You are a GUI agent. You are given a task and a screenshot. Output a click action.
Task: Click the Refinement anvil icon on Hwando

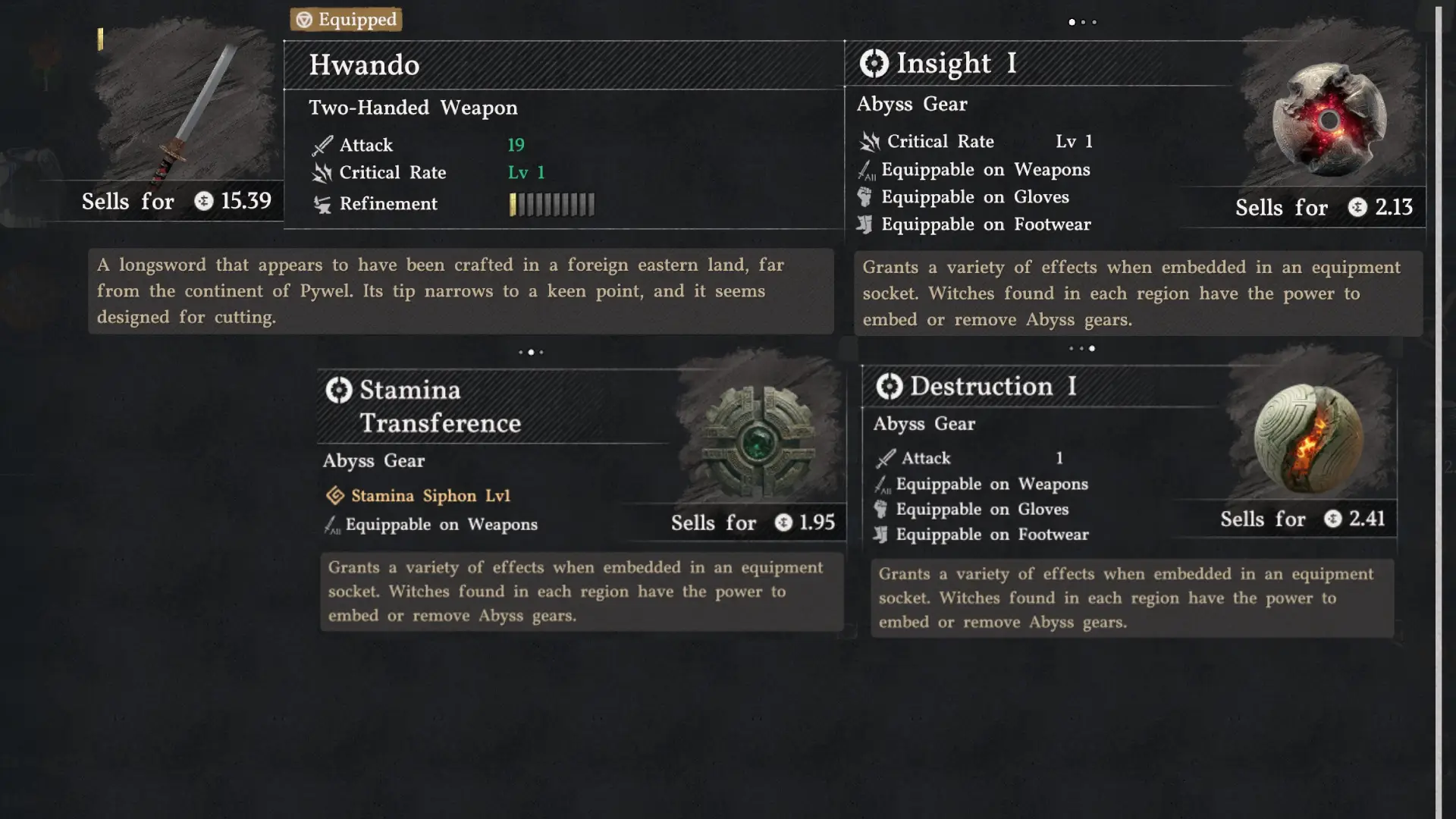(322, 203)
